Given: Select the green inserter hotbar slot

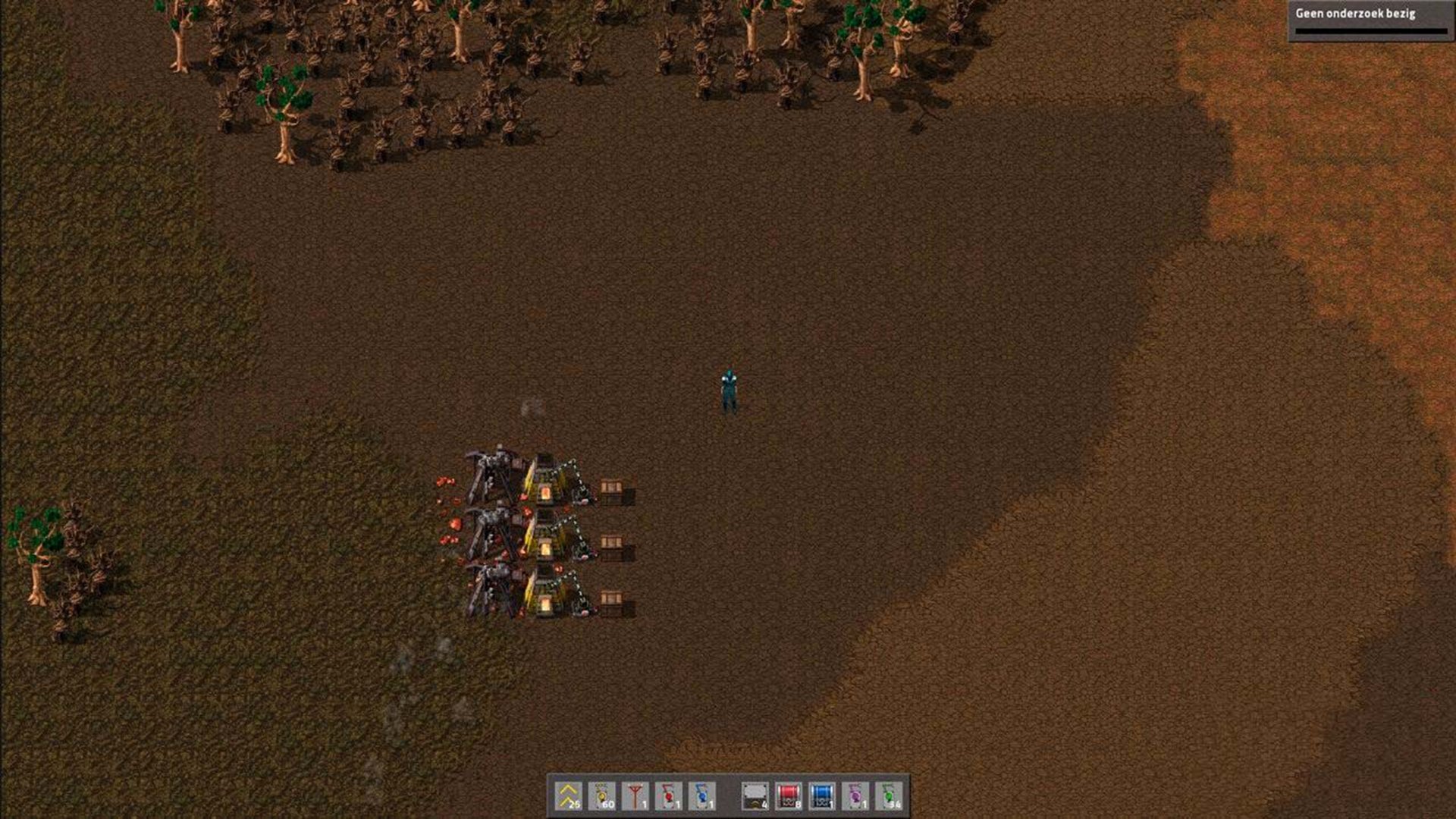Looking at the screenshot, I should click(889, 796).
